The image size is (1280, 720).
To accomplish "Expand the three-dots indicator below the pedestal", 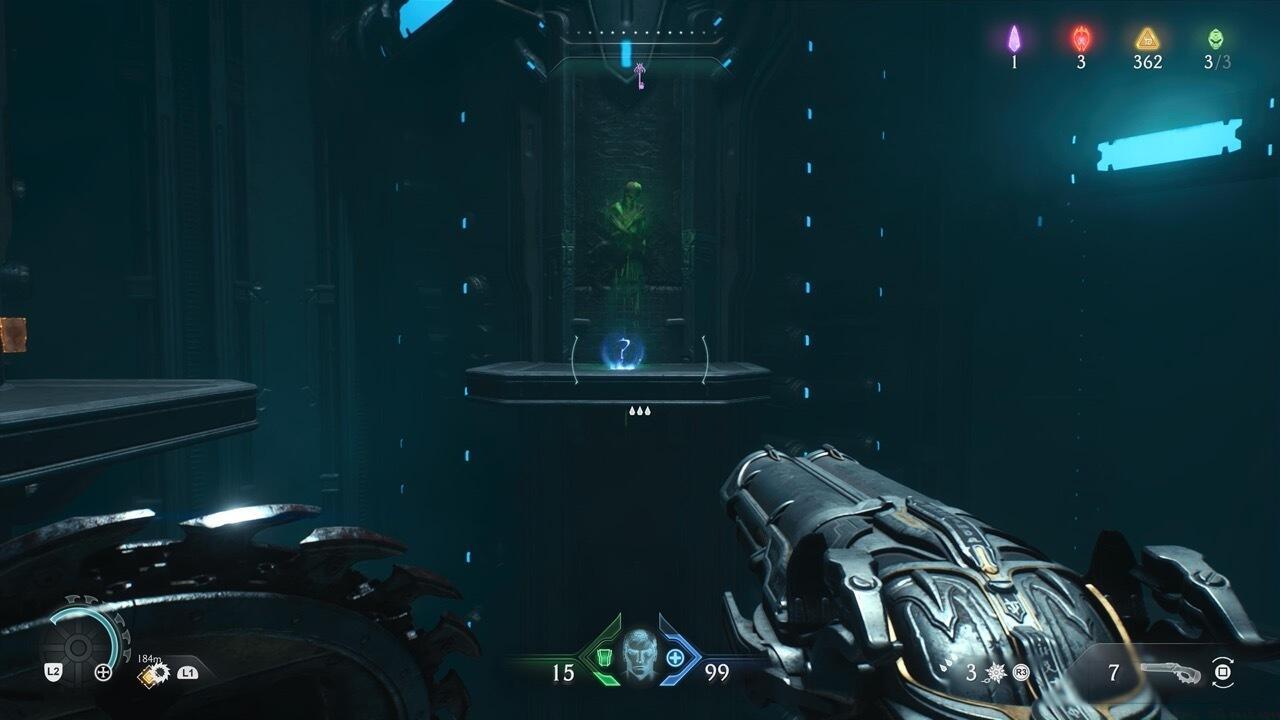I will (638, 408).
